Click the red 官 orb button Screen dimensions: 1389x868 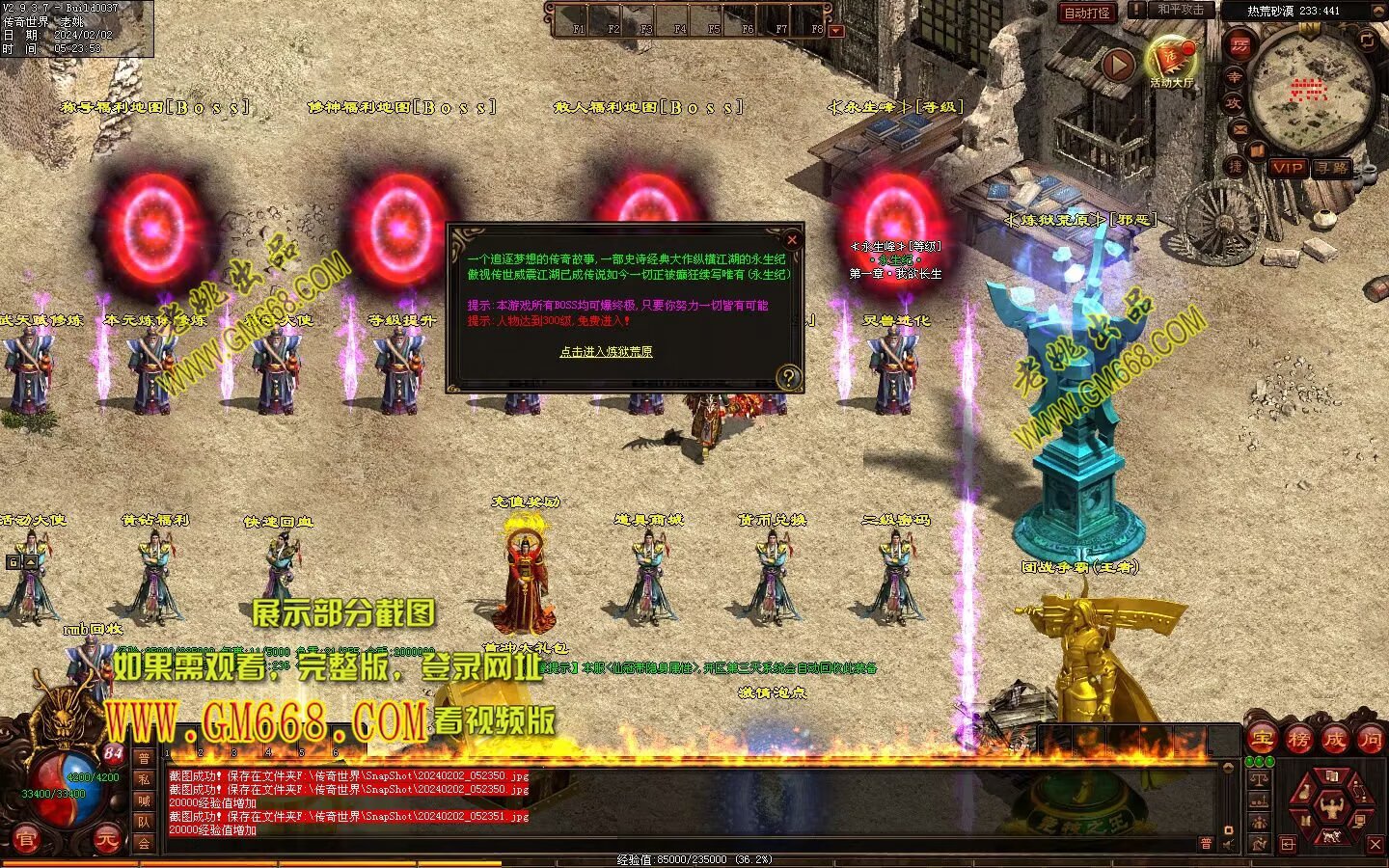pyautogui.click(x=26, y=841)
